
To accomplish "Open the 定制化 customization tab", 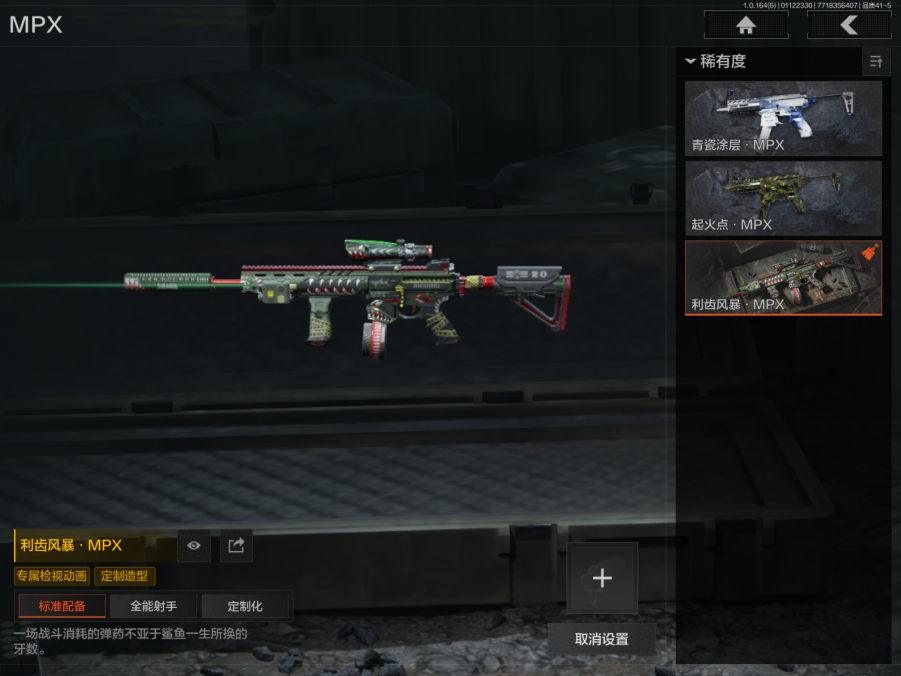I will 245,606.
